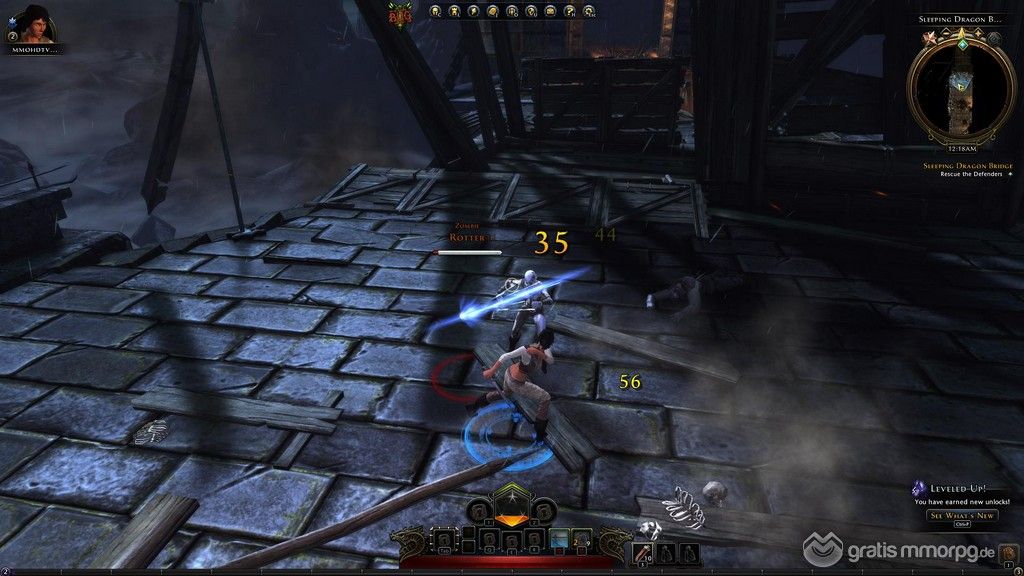Click the red star icon above minimap
Viewport: 1024px width, 576px height.
click(929, 37)
